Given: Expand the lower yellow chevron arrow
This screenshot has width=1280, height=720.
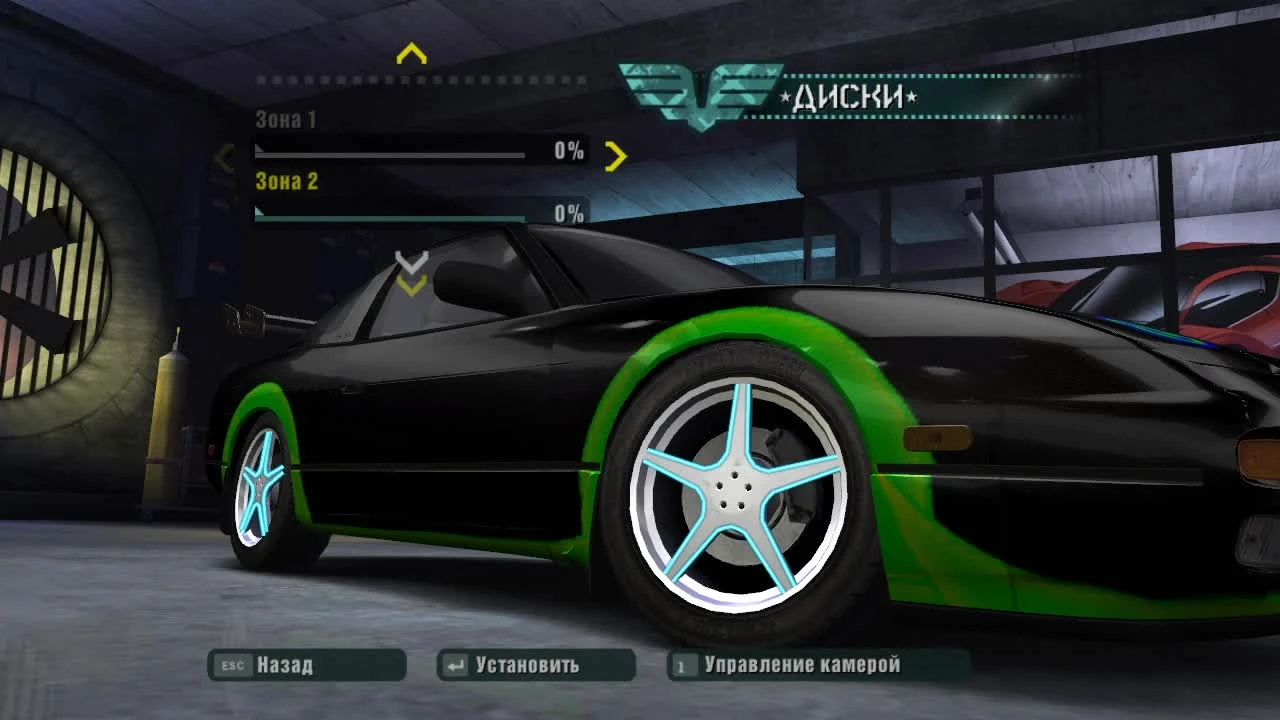Looking at the screenshot, I should tap(410, 288).
